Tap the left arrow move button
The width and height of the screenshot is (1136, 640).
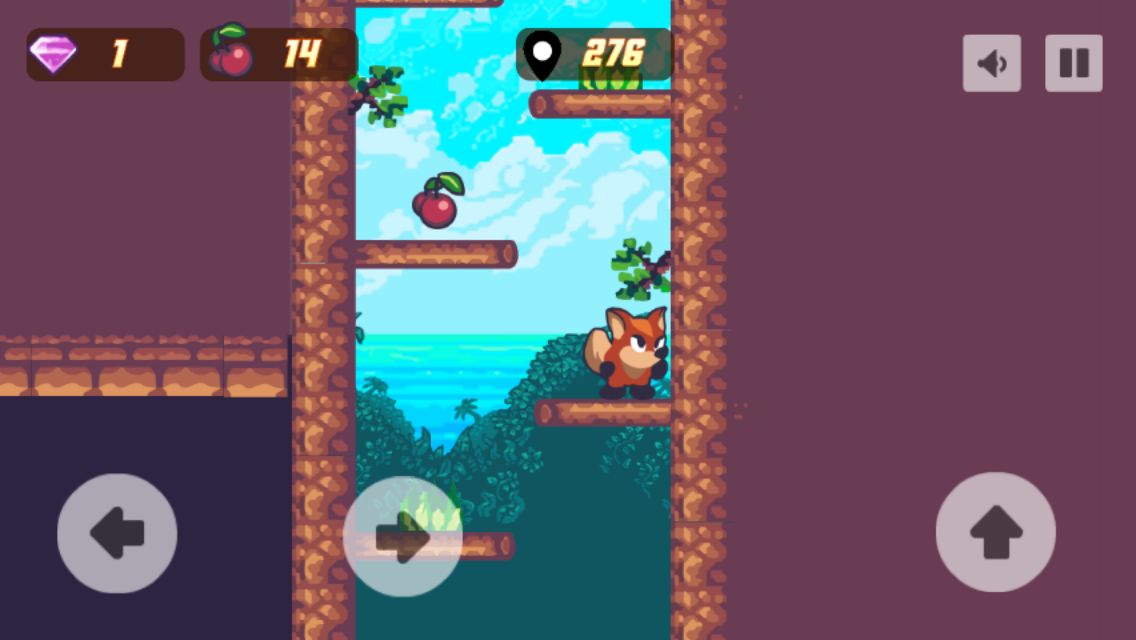pyautogui.click(x=117, y=533)
